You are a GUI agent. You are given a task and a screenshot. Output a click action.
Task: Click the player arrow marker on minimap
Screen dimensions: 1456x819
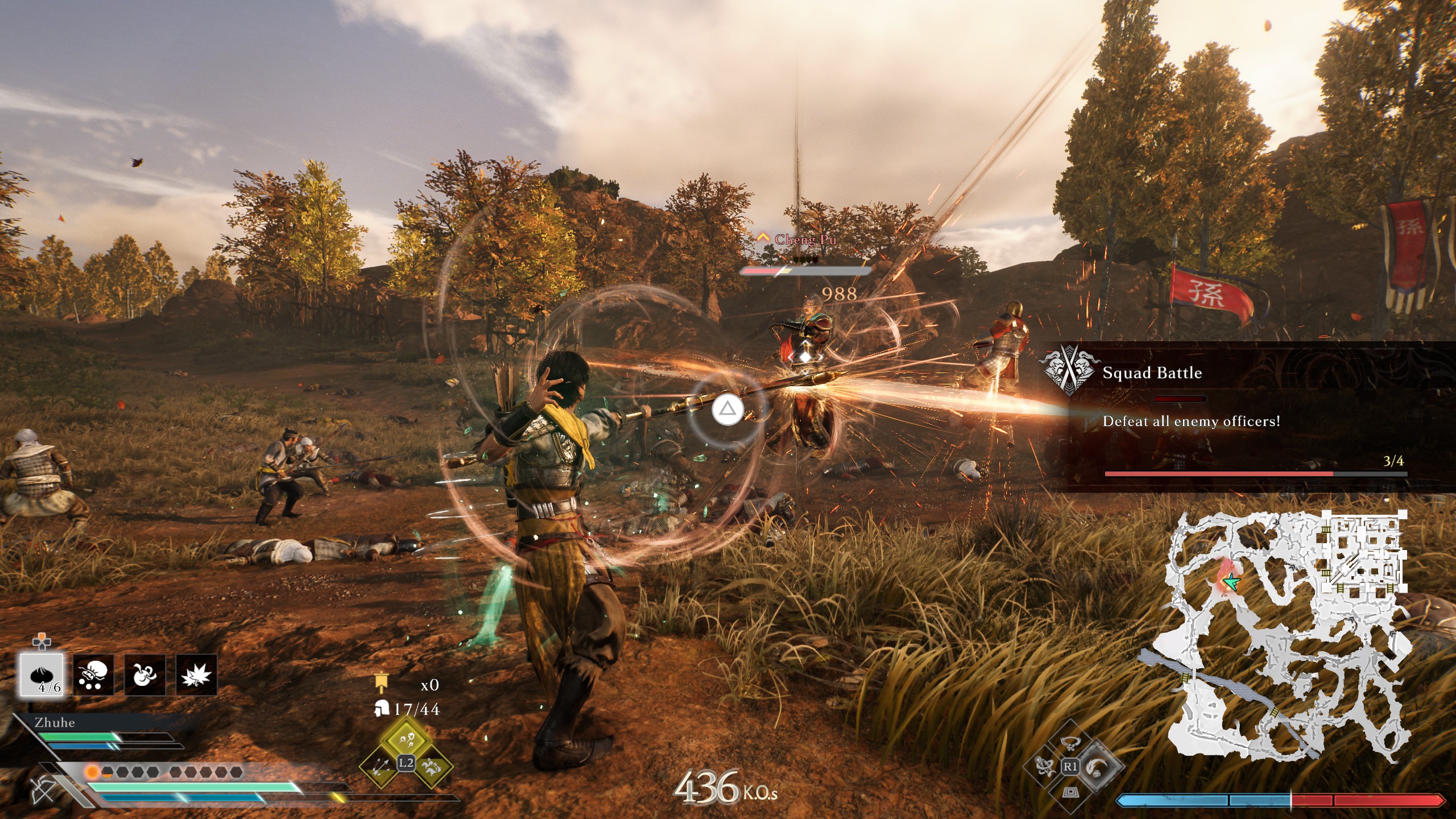[1232, 582]
